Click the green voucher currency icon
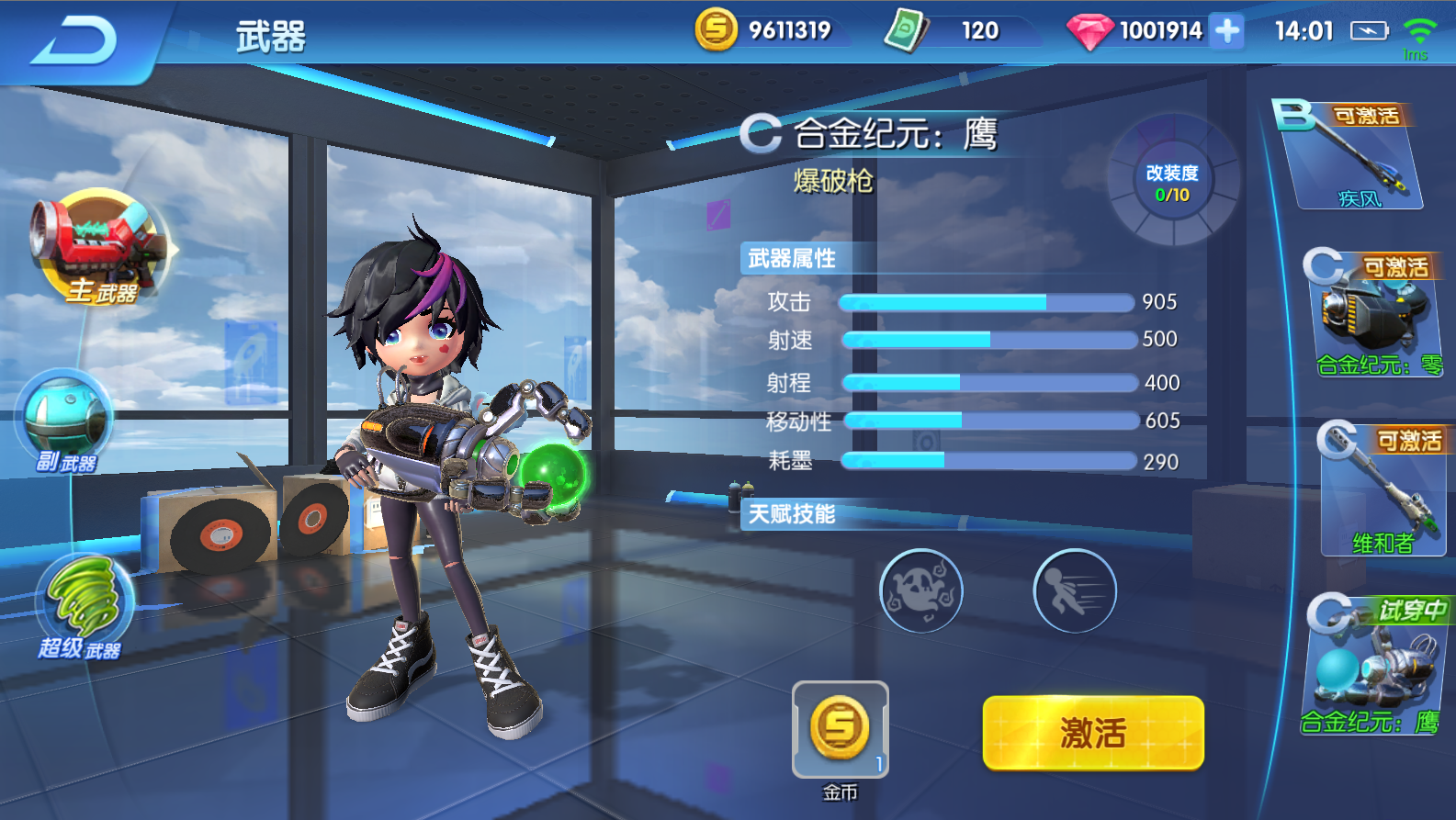This screenshot has height=820, width=1456. (x=905, y=30)
